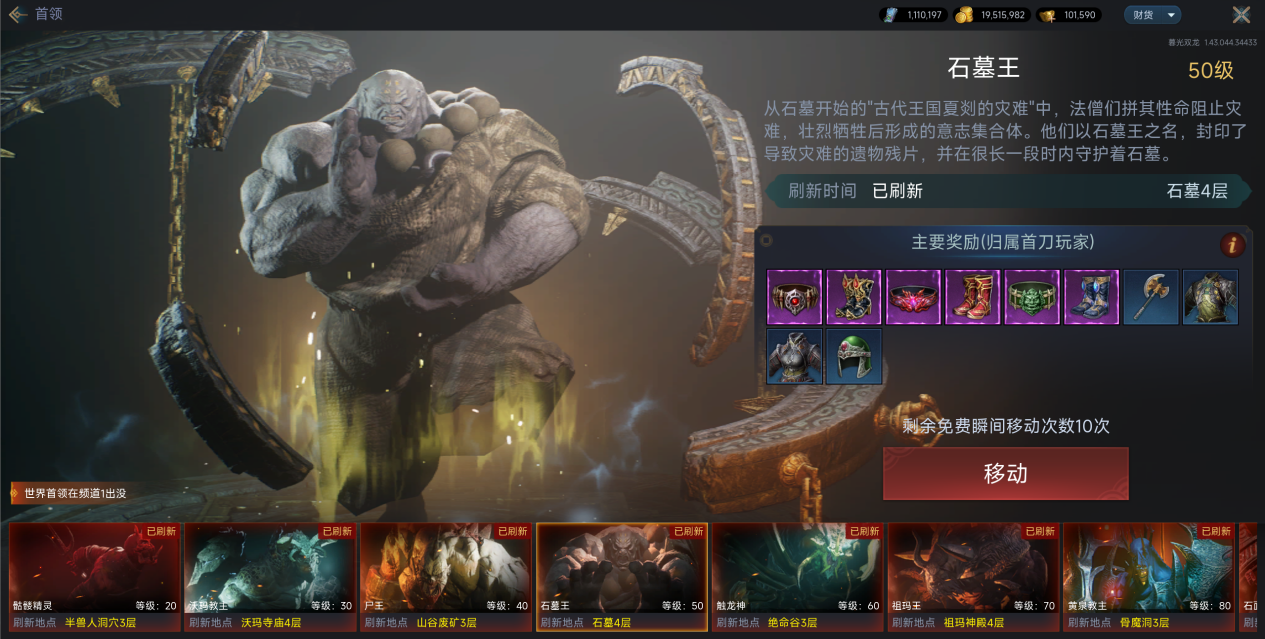1265x639 pixels.
Task: Inspect the red-gem ring reward
Action: coord(794,297)
